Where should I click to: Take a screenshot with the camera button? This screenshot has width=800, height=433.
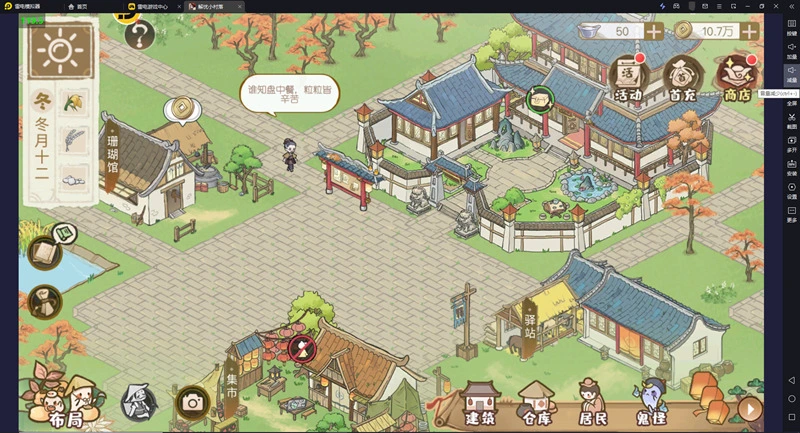click(191, 402)
